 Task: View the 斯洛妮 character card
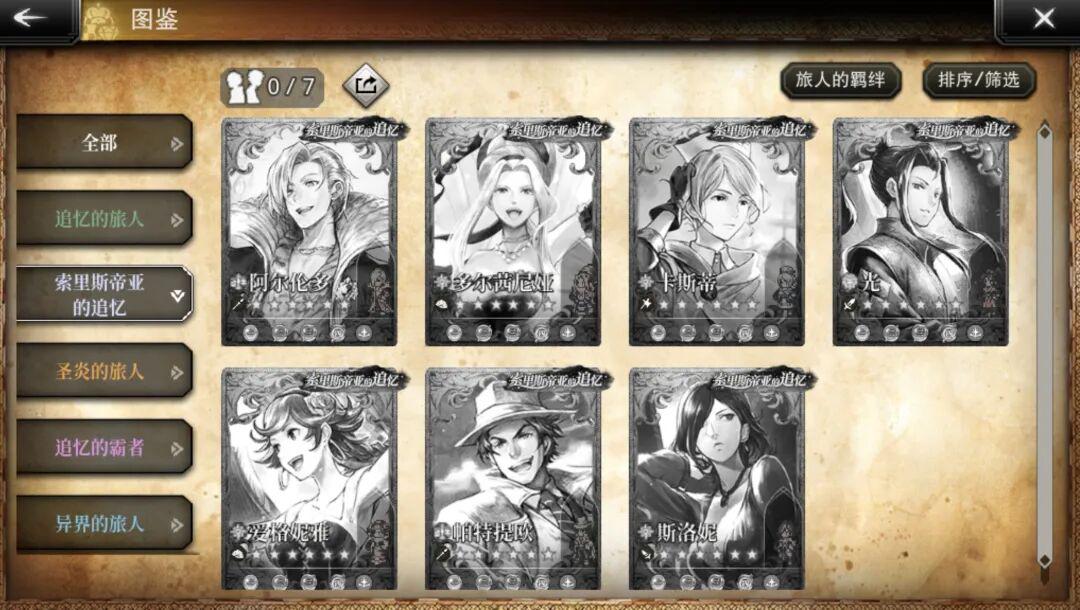coord(717,480)
